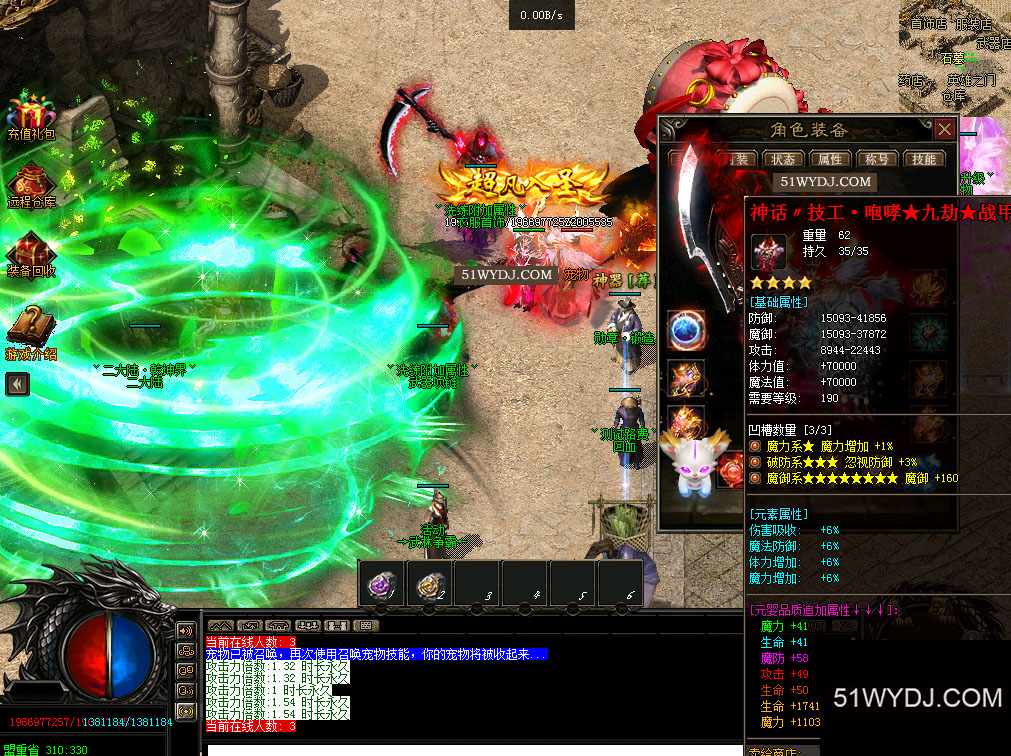Select the blue lightning orb equipment slot

[x=687, y=331]
